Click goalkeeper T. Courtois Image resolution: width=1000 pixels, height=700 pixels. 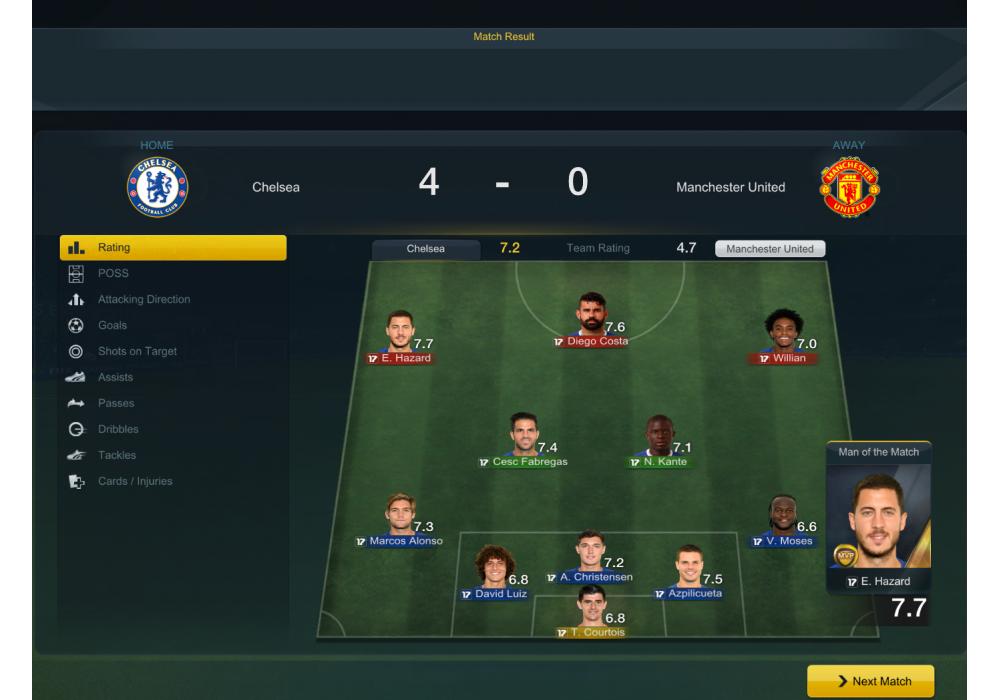(x=591, y=612)
